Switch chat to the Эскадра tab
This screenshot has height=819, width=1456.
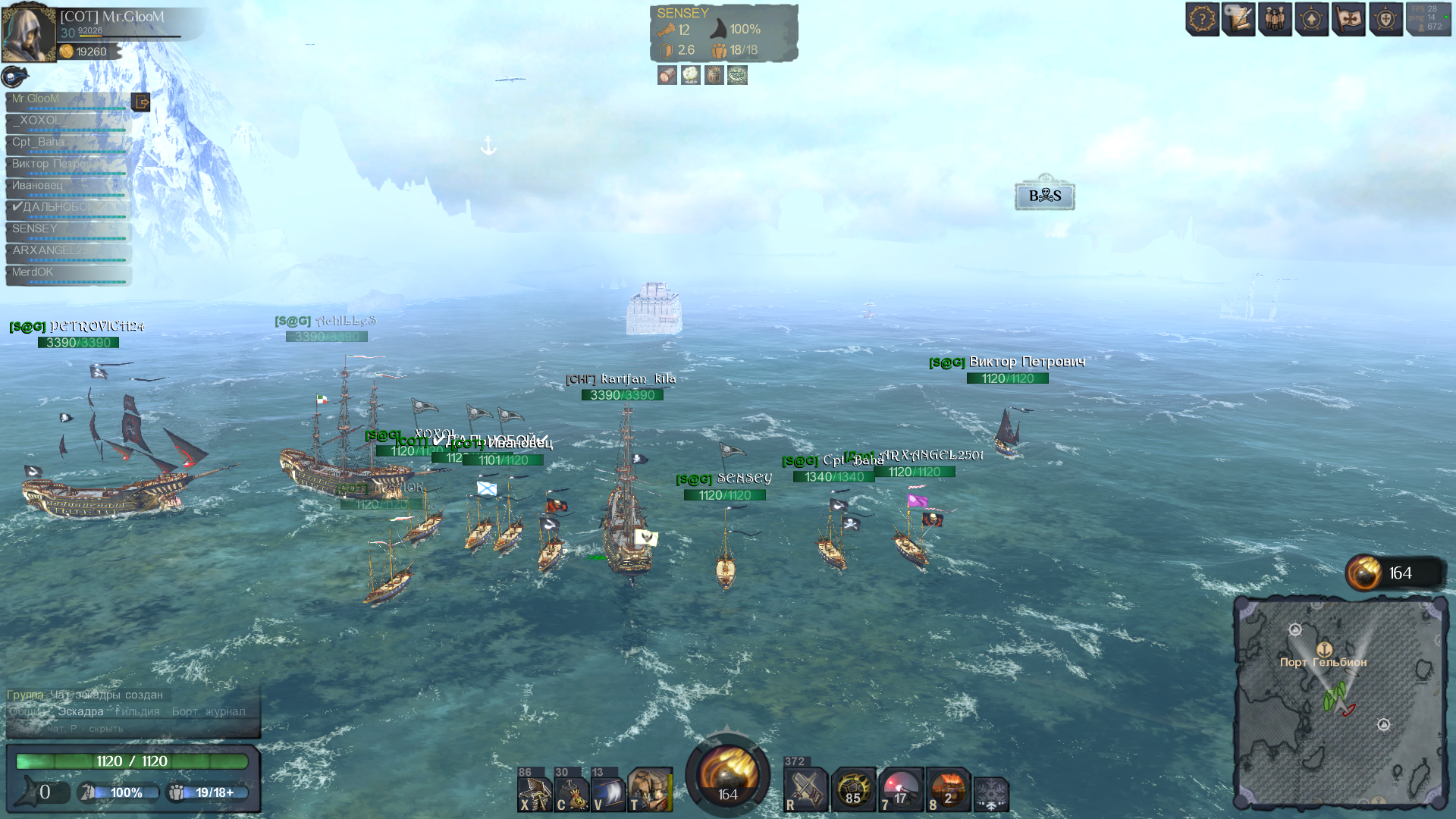80,711
